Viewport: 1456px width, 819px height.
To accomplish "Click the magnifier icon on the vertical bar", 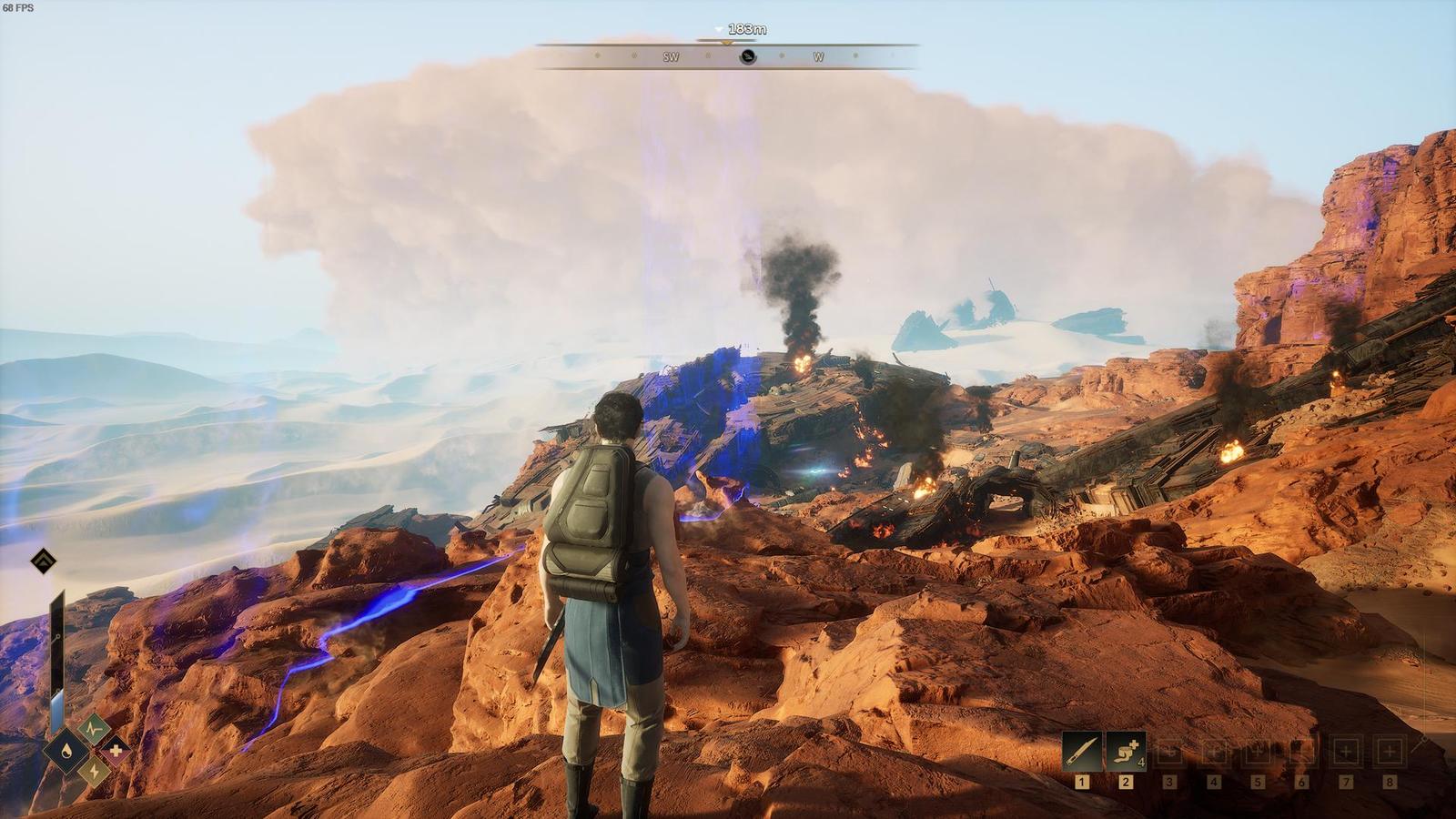I will pos(56,636).
